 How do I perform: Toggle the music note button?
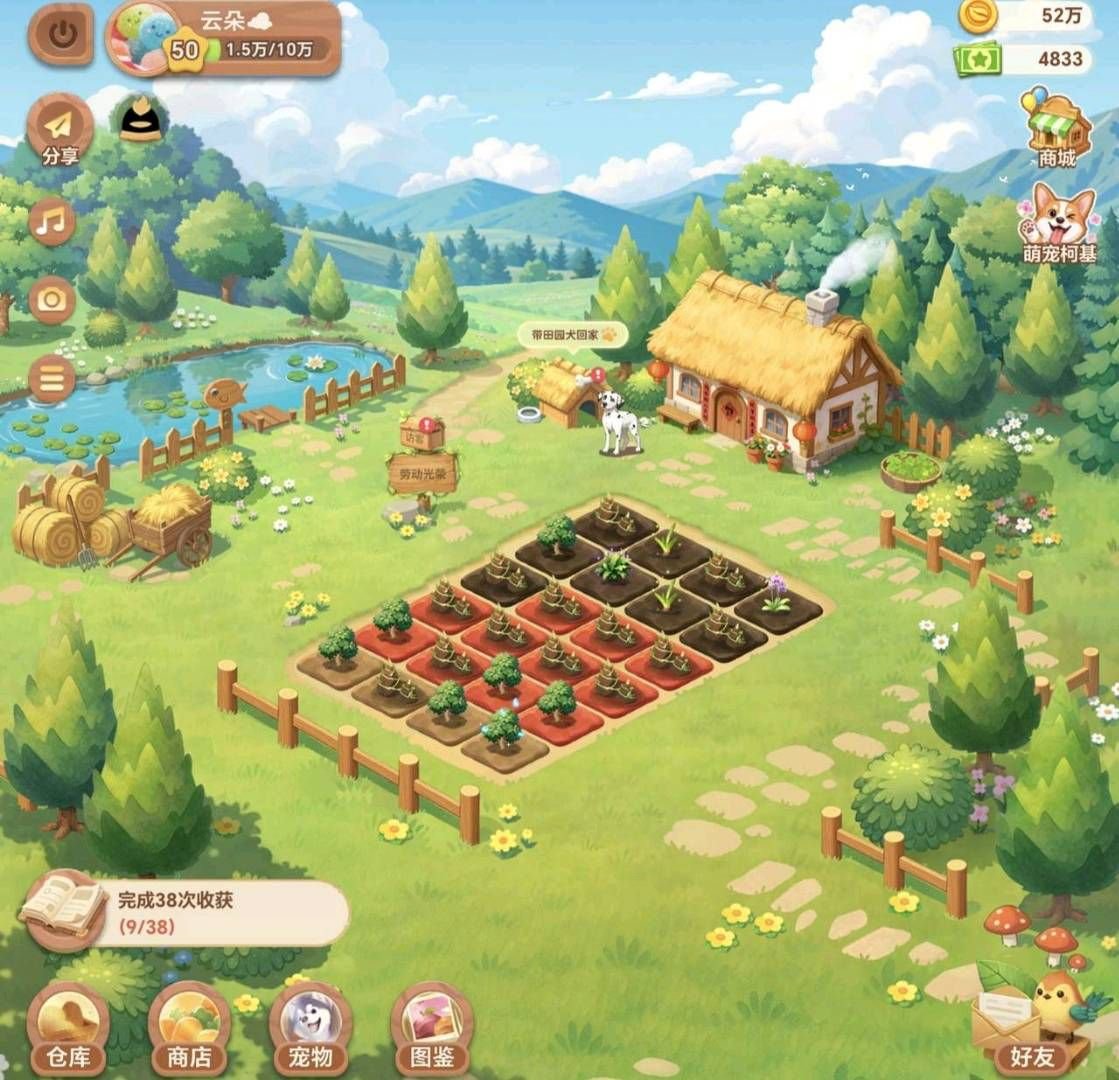(52, 222)
